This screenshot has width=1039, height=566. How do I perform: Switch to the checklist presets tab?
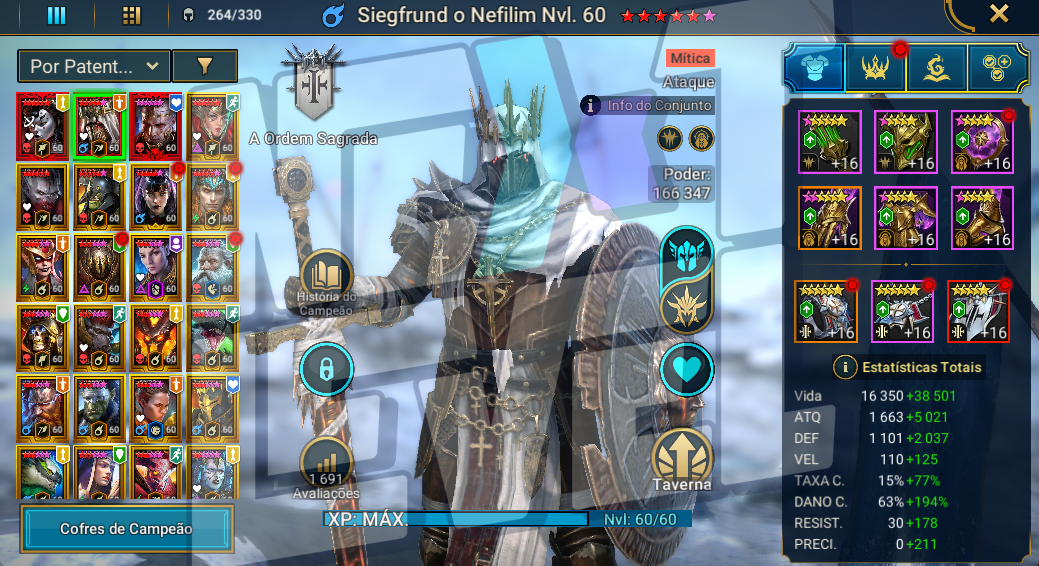click(x=998, y=67)
